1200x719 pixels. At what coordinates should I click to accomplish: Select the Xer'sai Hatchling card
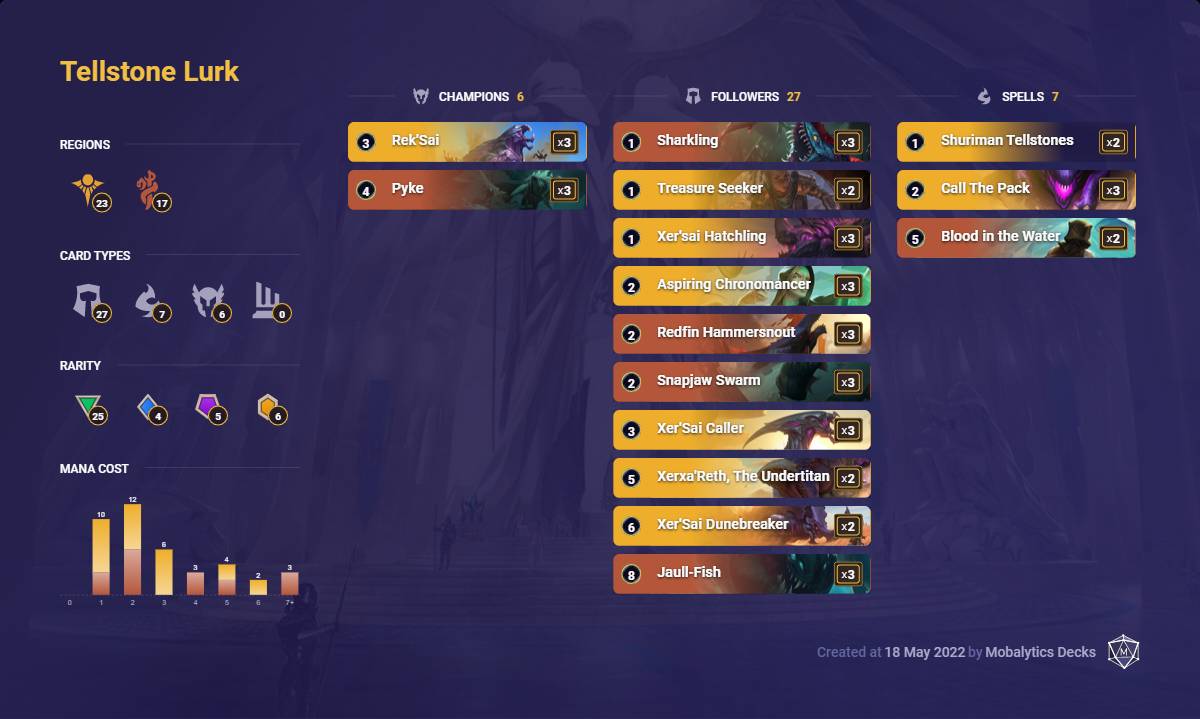coord(741,238)
